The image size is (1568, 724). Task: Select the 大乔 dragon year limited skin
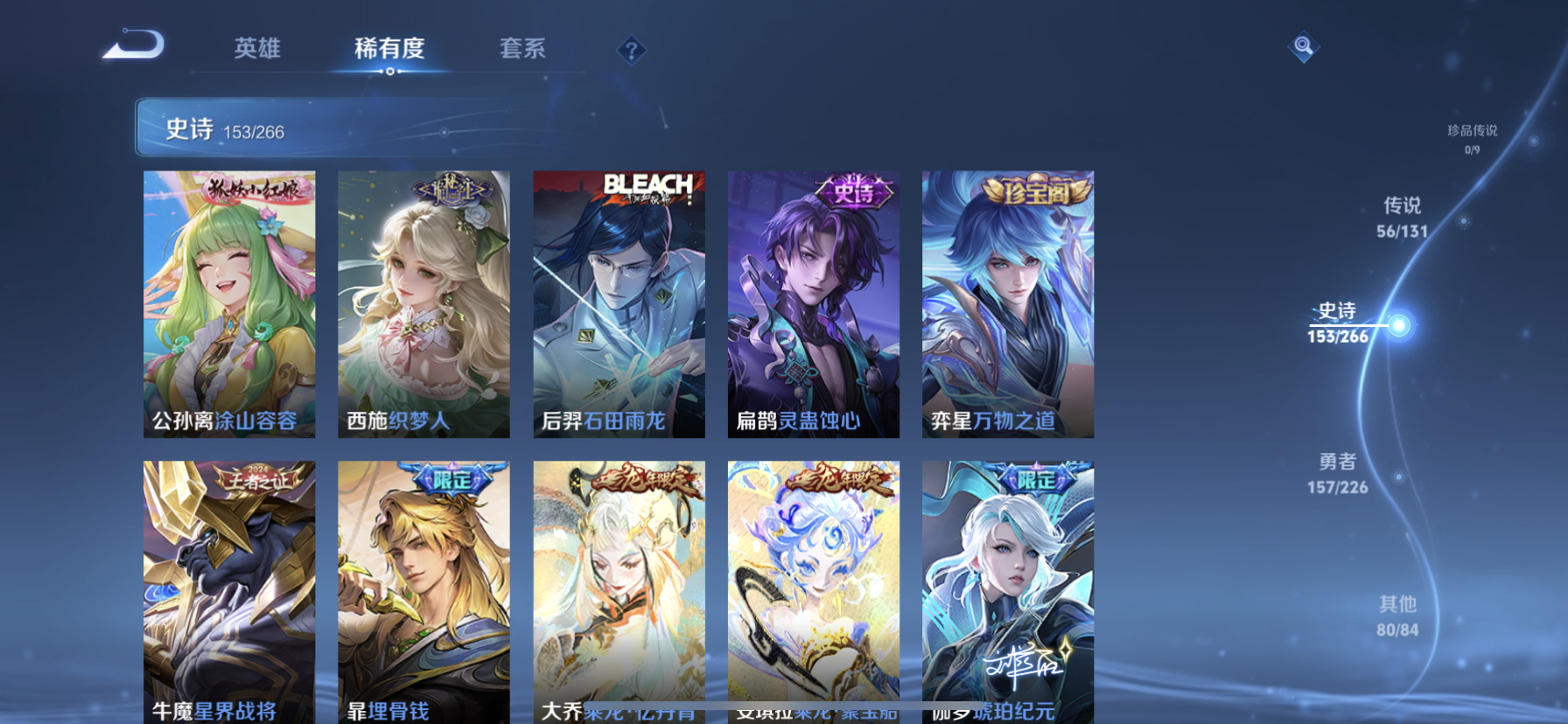pos(619,591)
